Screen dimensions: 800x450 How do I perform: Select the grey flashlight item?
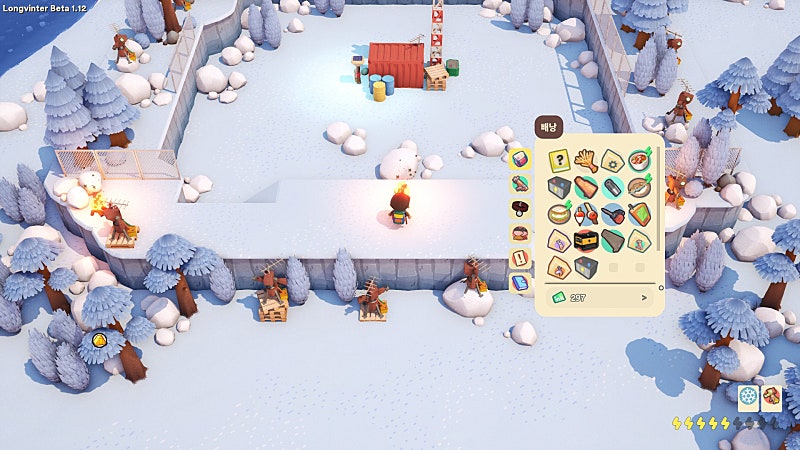pos(612,187)
